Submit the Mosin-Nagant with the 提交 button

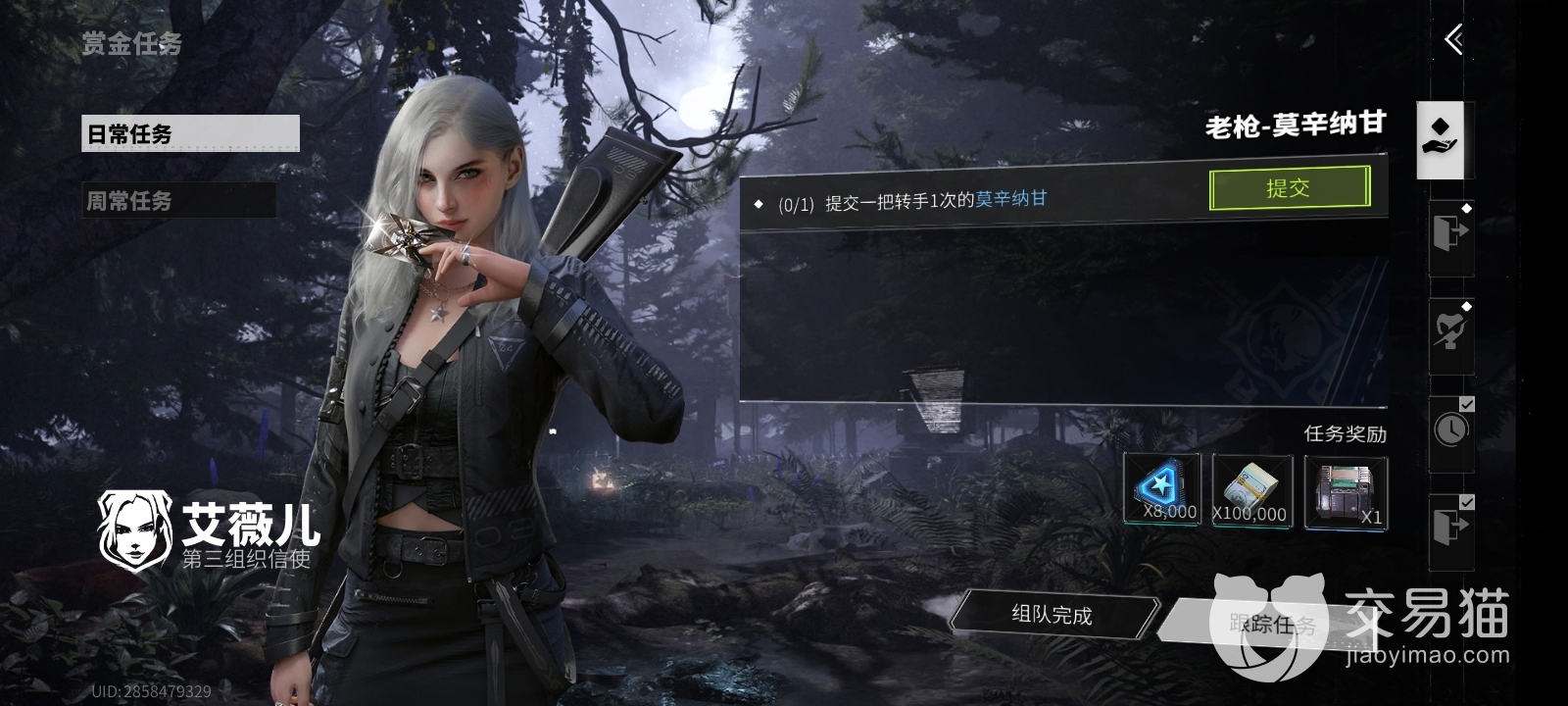(1289, 188)
